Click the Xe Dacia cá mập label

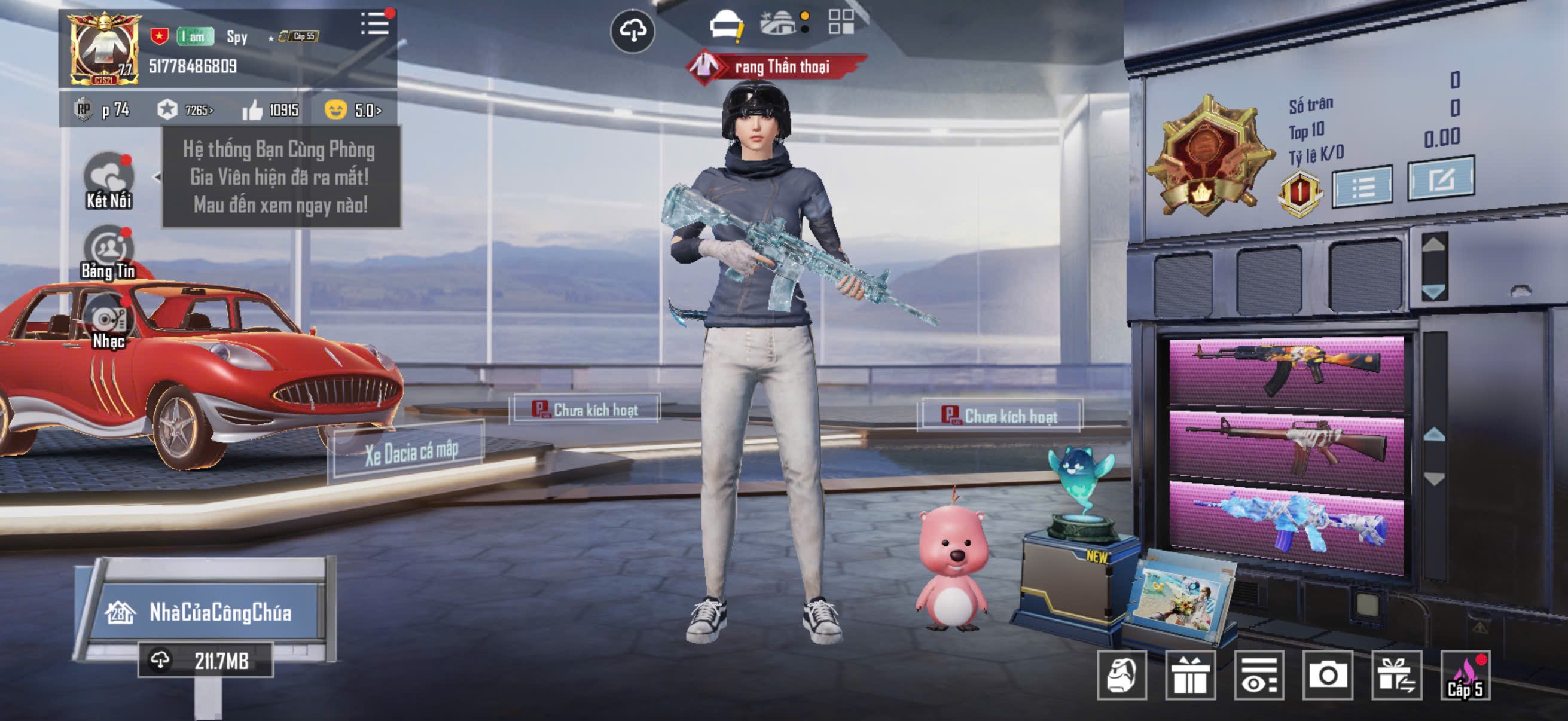click(411, 452)
